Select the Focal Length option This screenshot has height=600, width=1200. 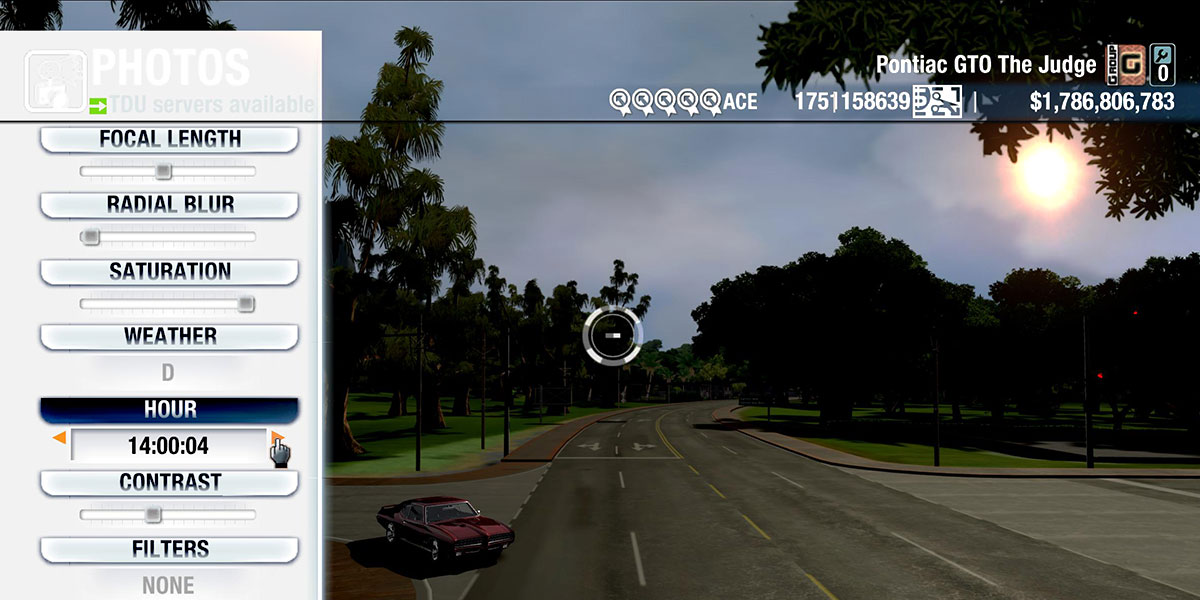(169, 140)
